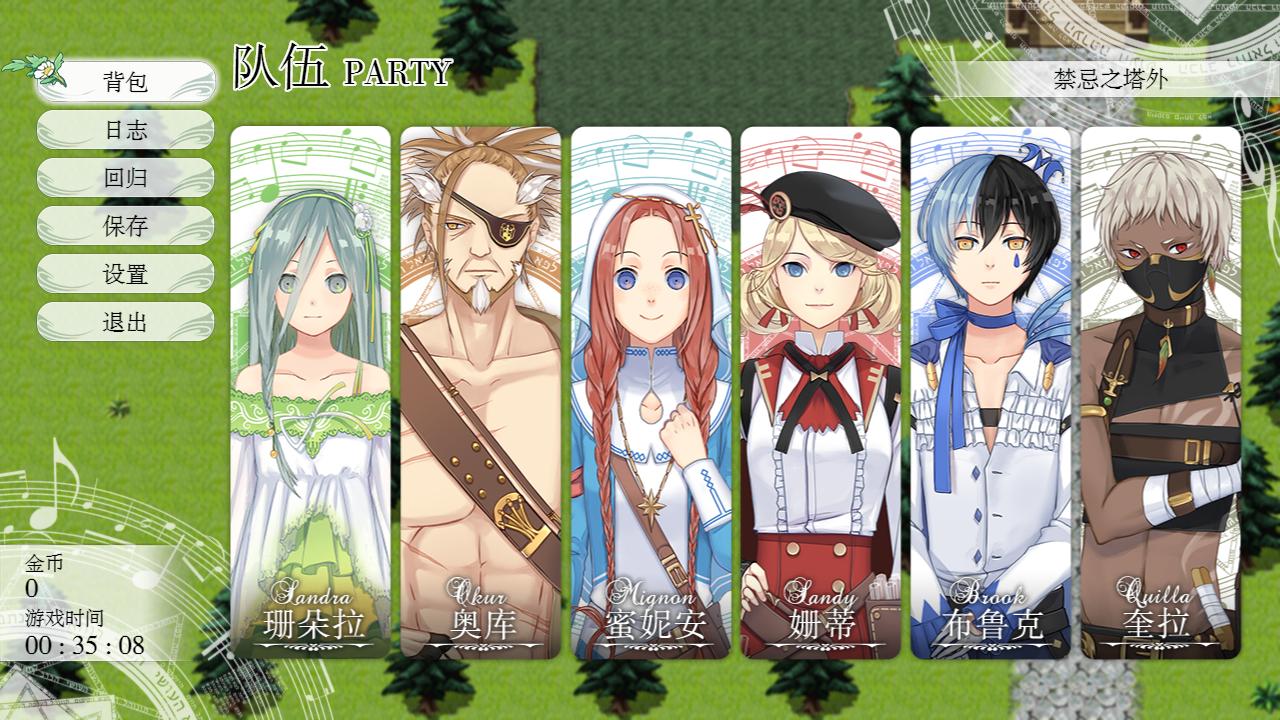Open the 背包 backpack menu

(125, 81)
